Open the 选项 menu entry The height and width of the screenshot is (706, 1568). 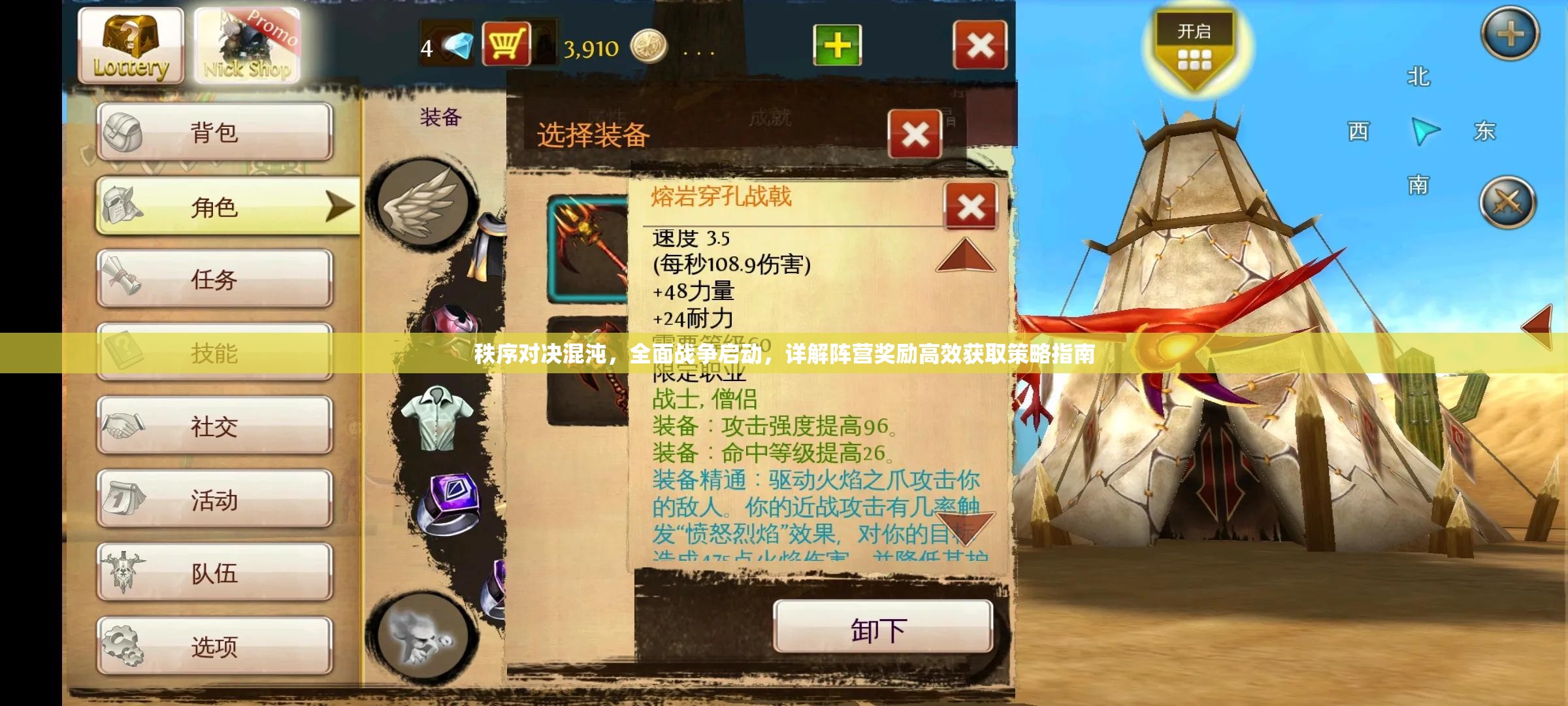(x=216, y=647)
